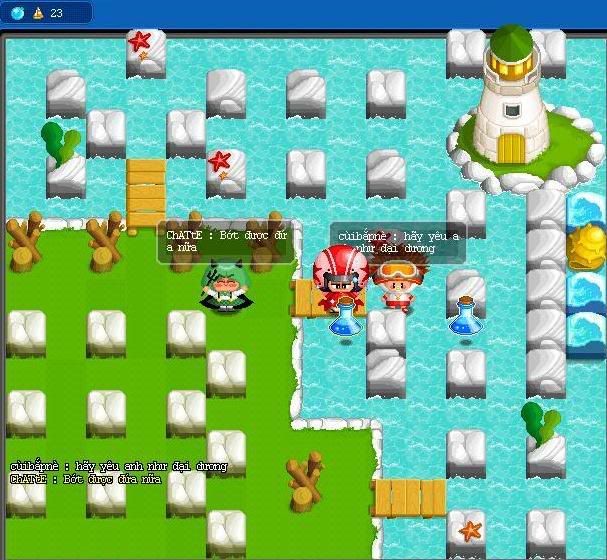Viewport: 607px width, 560px height.
Task: Open the chat log showing cùibắpnè's message
Action: tap(118, 466)
